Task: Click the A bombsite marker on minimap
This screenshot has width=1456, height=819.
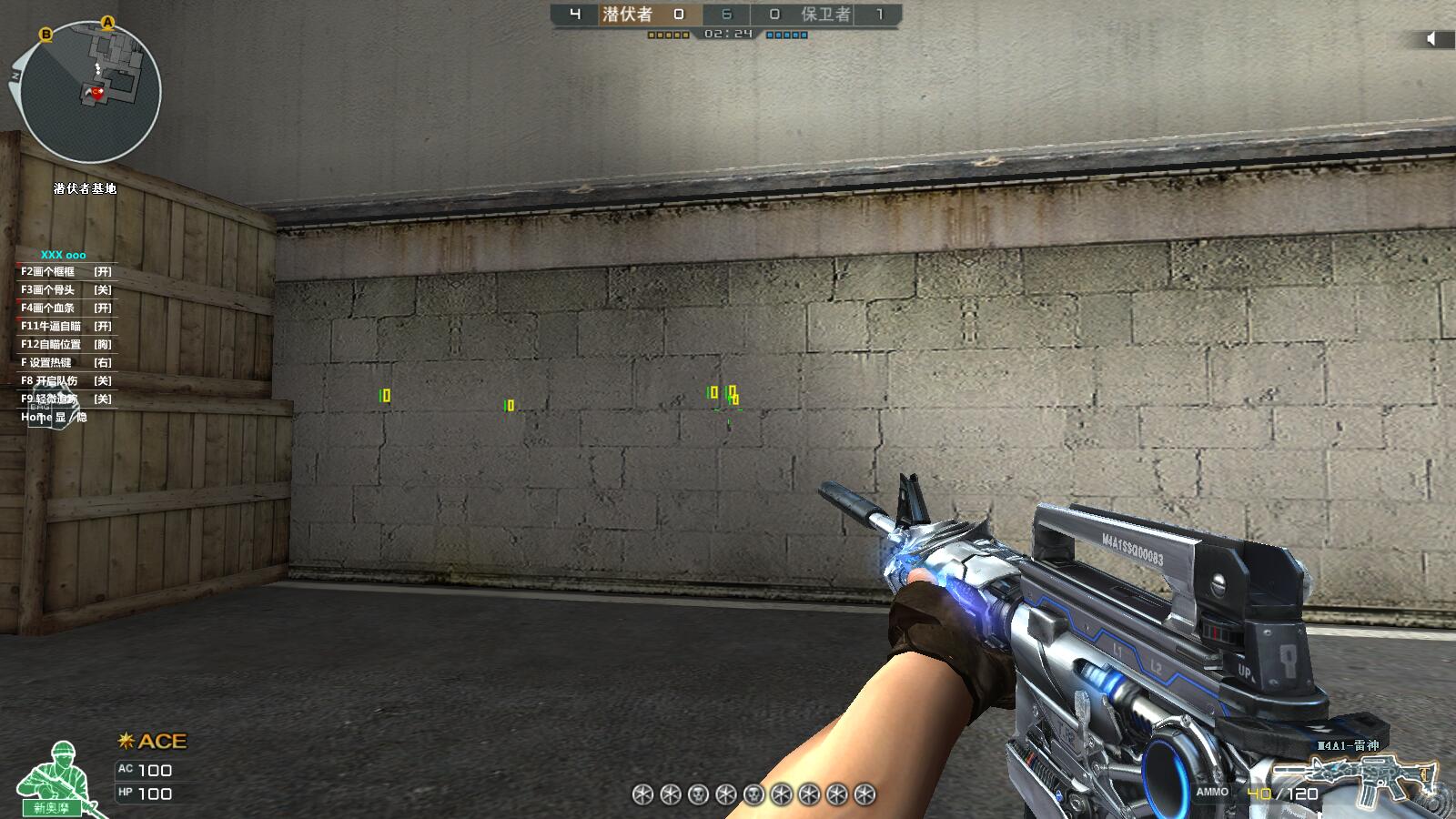Action: point(108,22)
